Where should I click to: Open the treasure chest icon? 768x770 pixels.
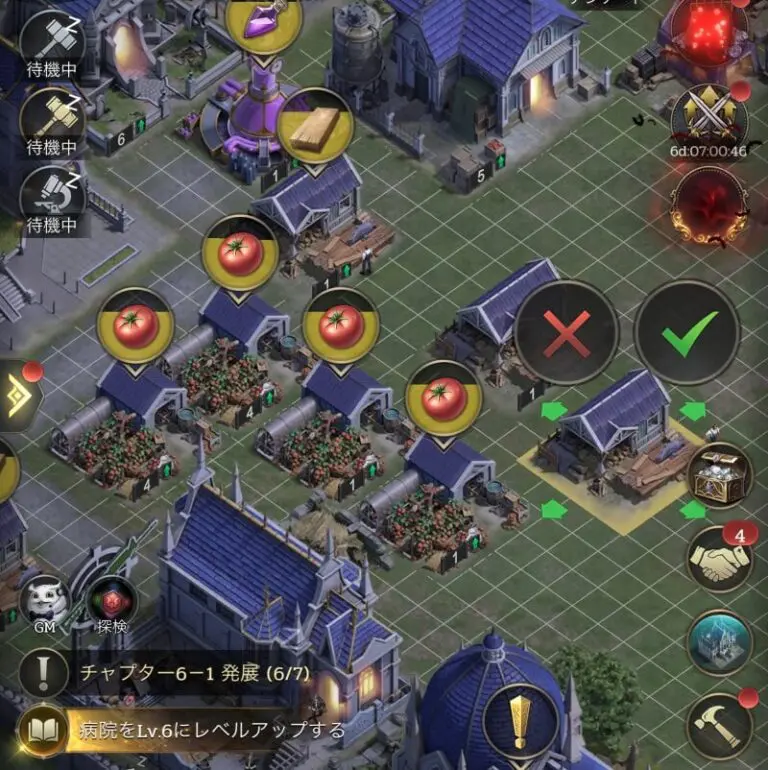(719, 478)
